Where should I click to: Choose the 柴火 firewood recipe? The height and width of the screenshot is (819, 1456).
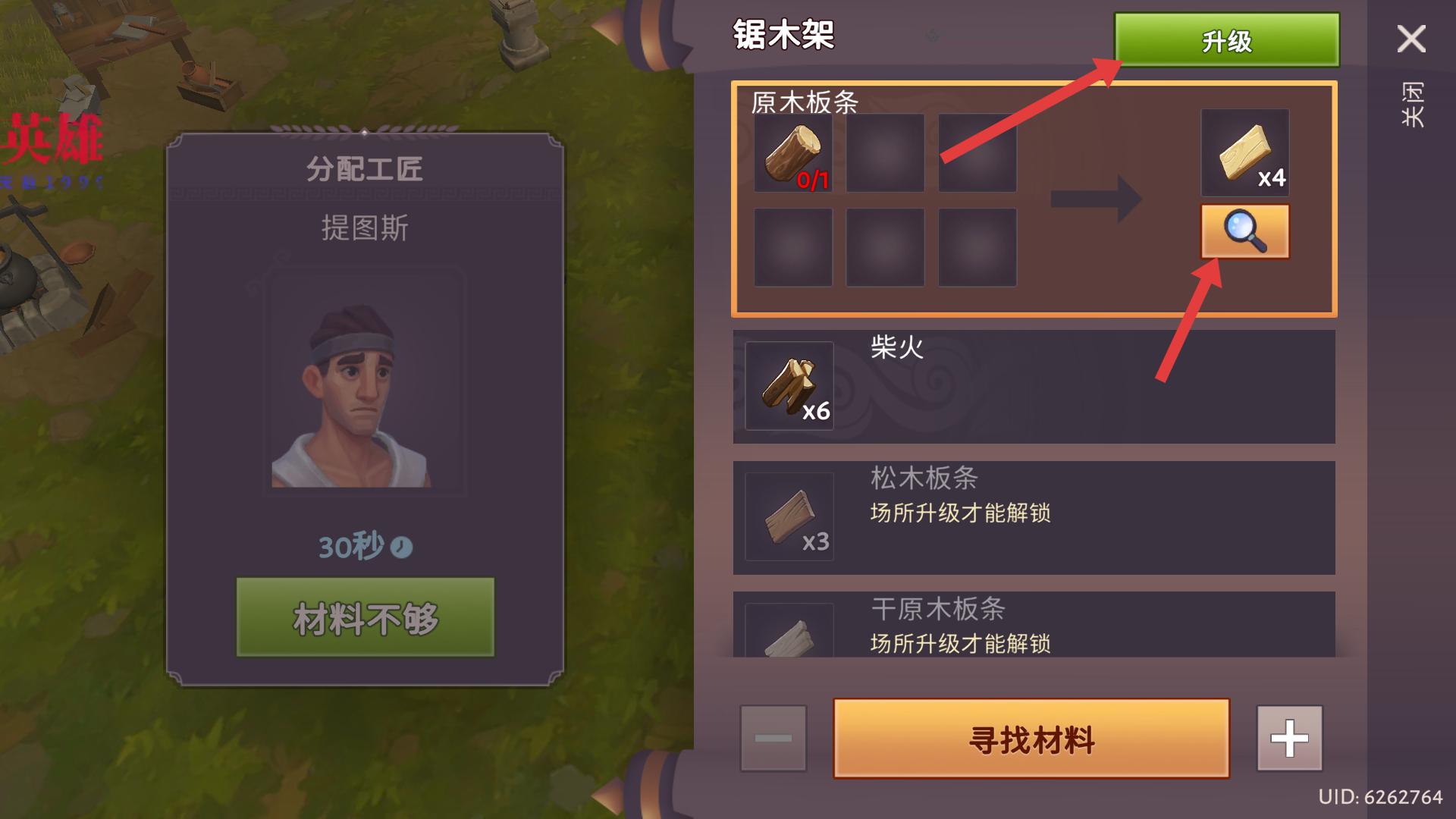coord(1033,387)
